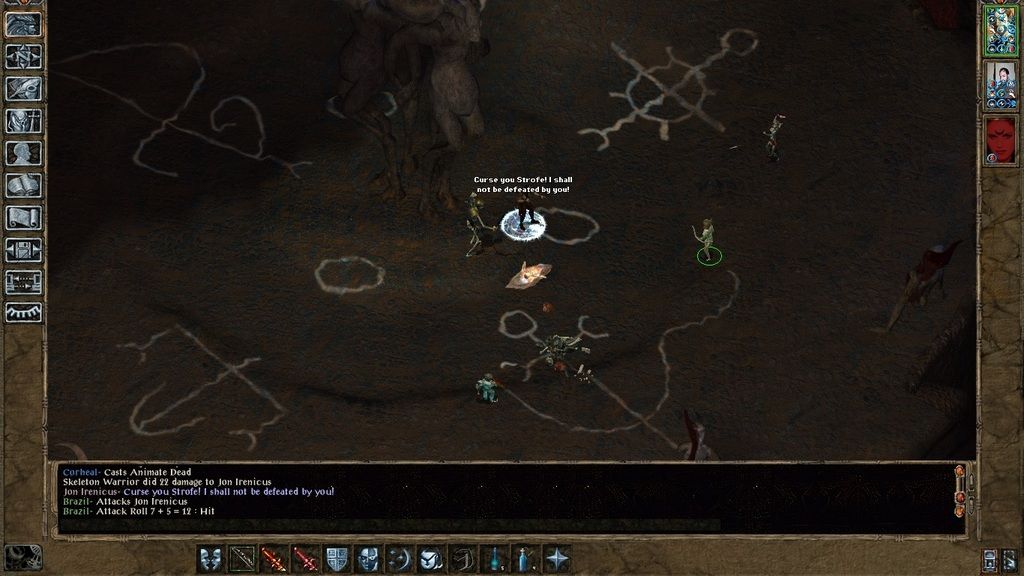Open the mage spellbook

coord(23,185)
